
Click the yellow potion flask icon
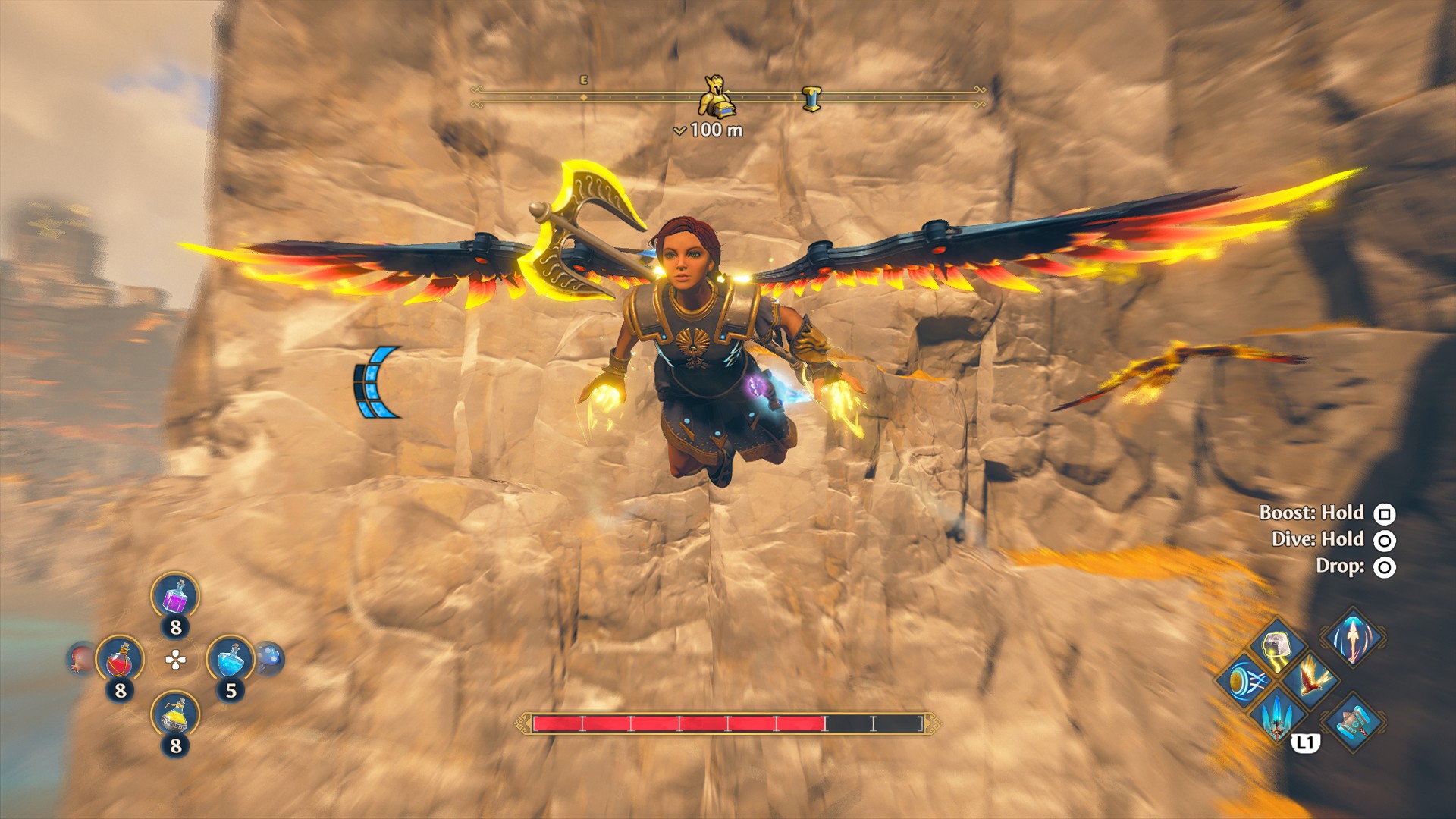coord(174,717)
